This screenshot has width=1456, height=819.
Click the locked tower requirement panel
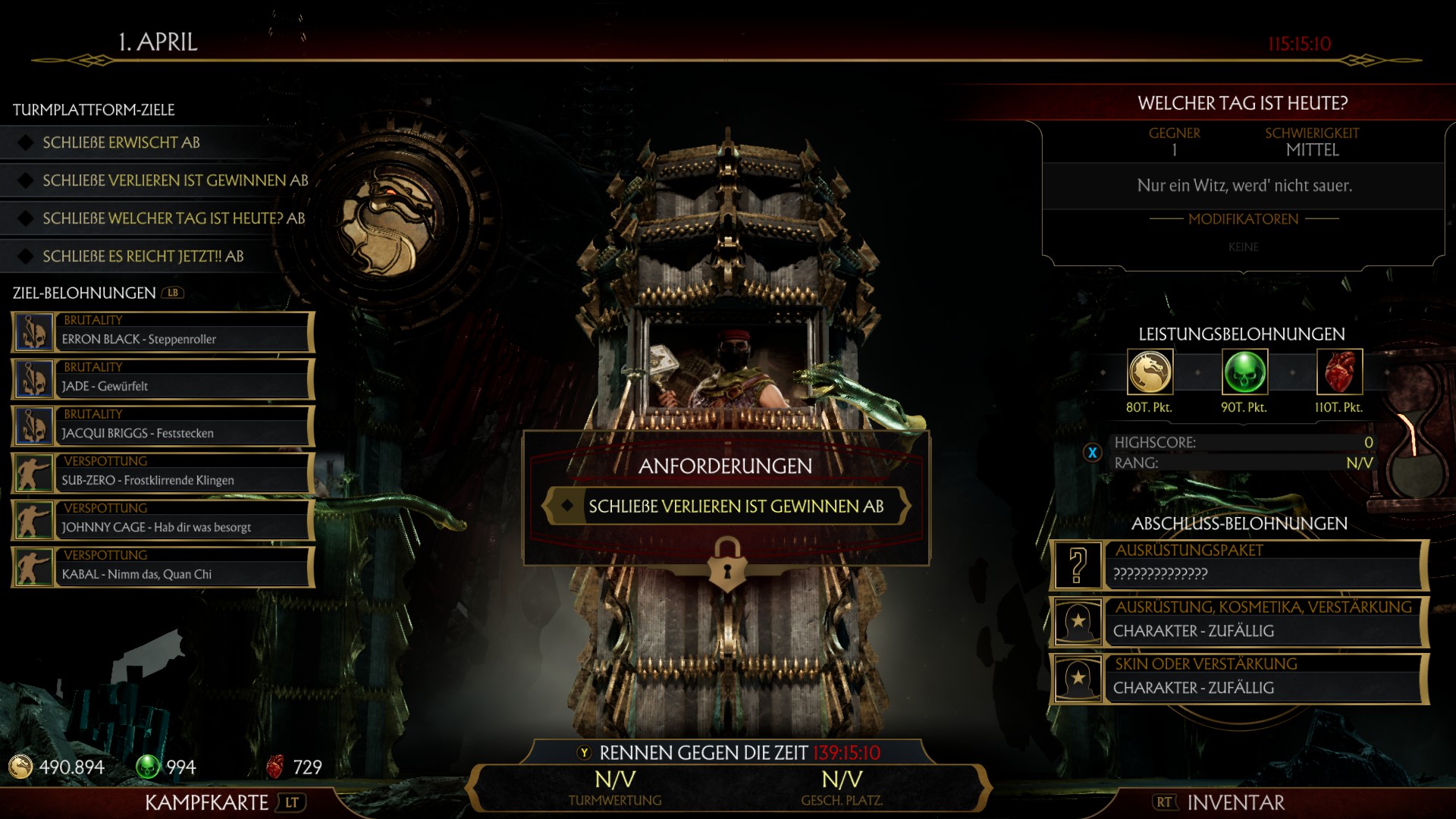tap(726, 506)
